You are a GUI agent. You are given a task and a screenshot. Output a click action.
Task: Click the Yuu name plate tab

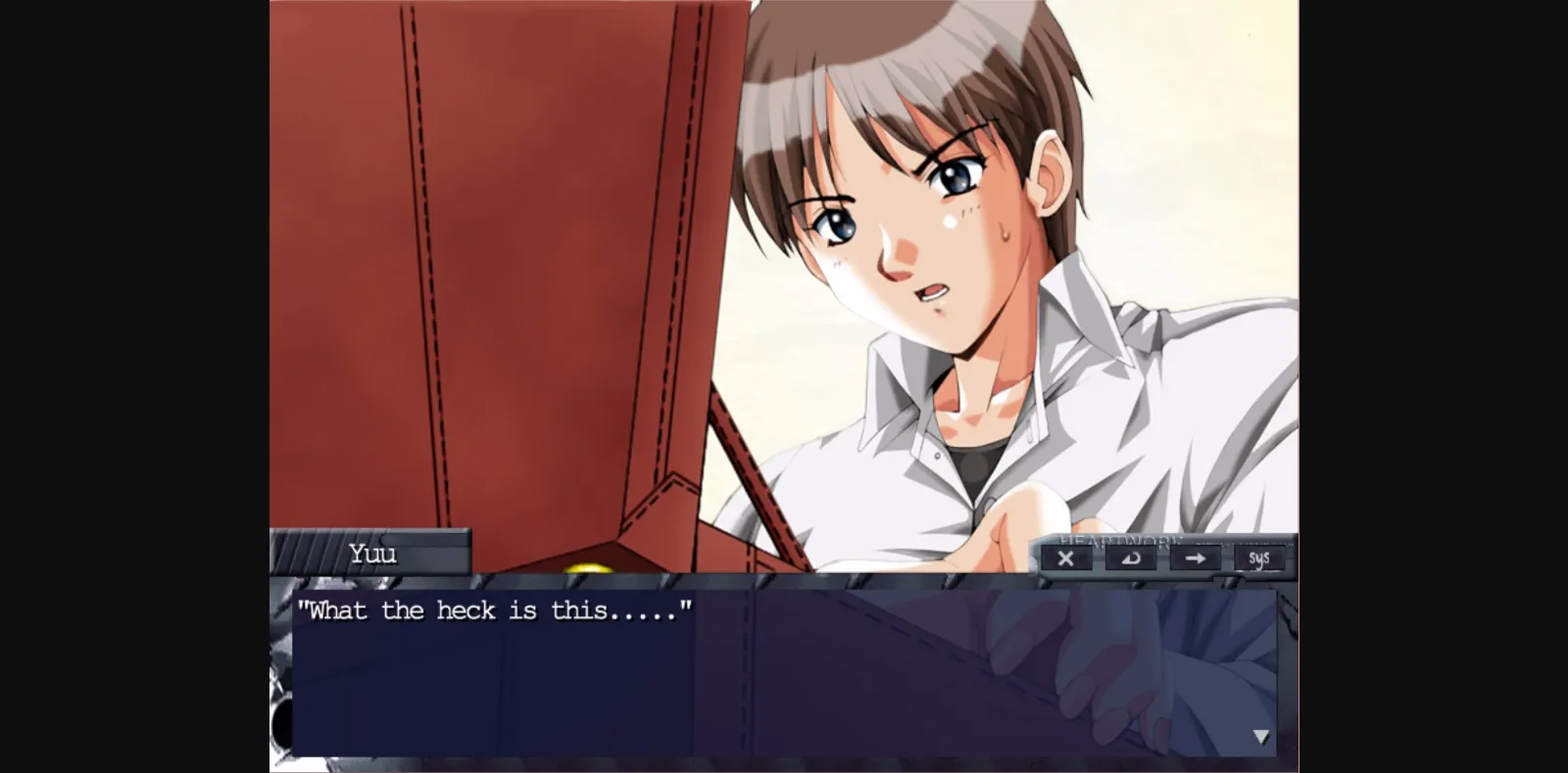tap(372, 555)
